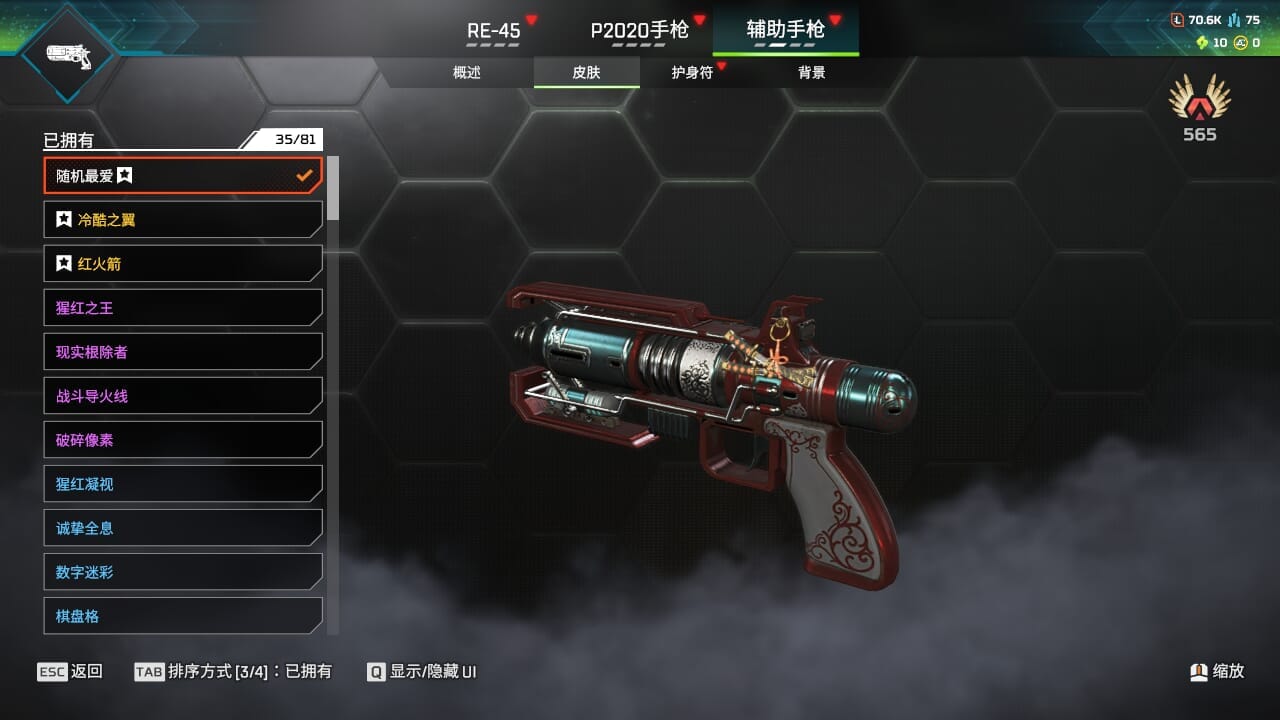Select the 数字迷彩 skin
Screen dimensions: 1280x720
click(x=183, y=572)
